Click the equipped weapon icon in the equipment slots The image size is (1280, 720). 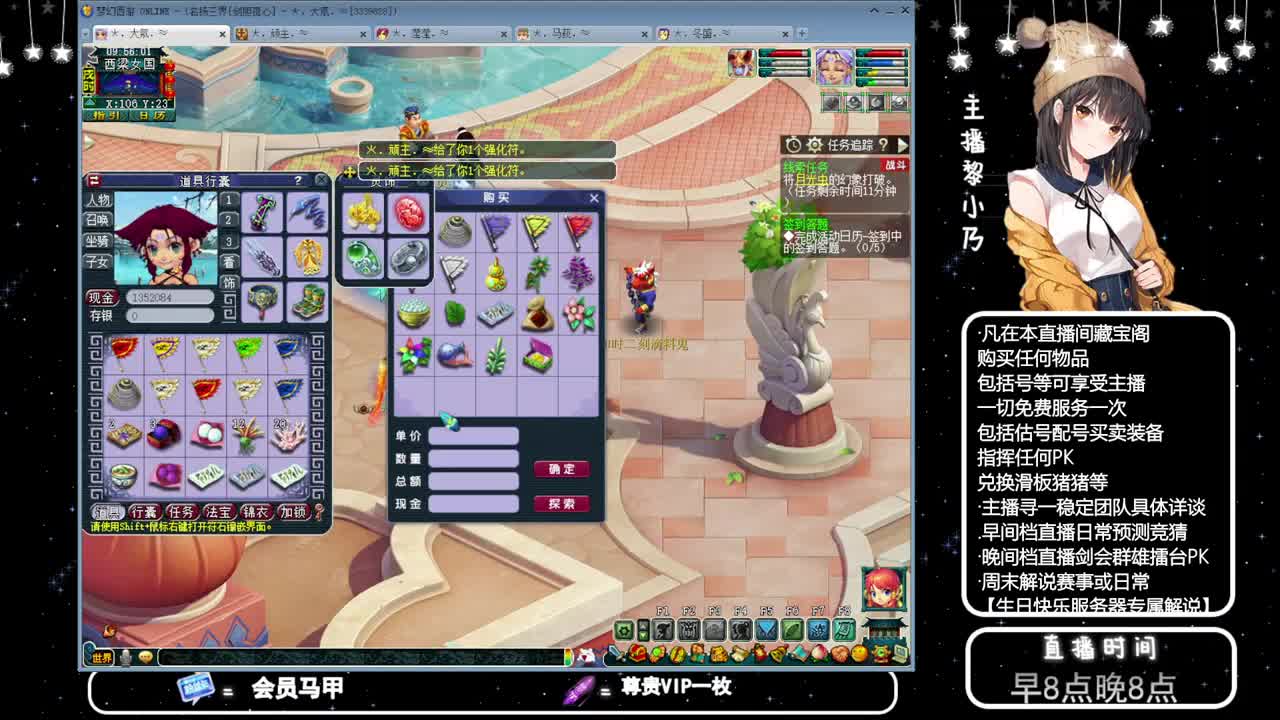point(260,214)
